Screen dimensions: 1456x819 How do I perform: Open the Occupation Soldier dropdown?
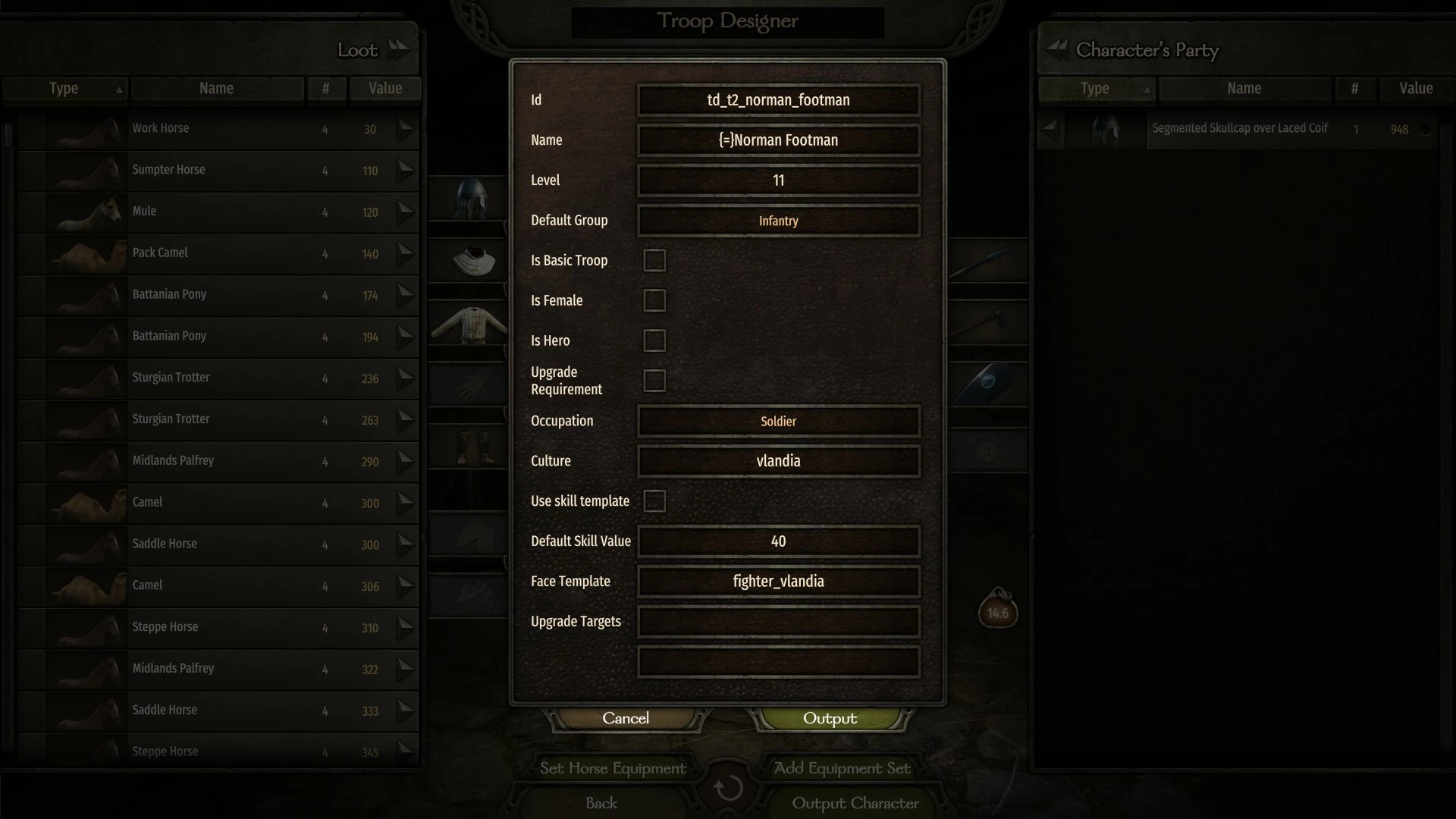(778, 421)
